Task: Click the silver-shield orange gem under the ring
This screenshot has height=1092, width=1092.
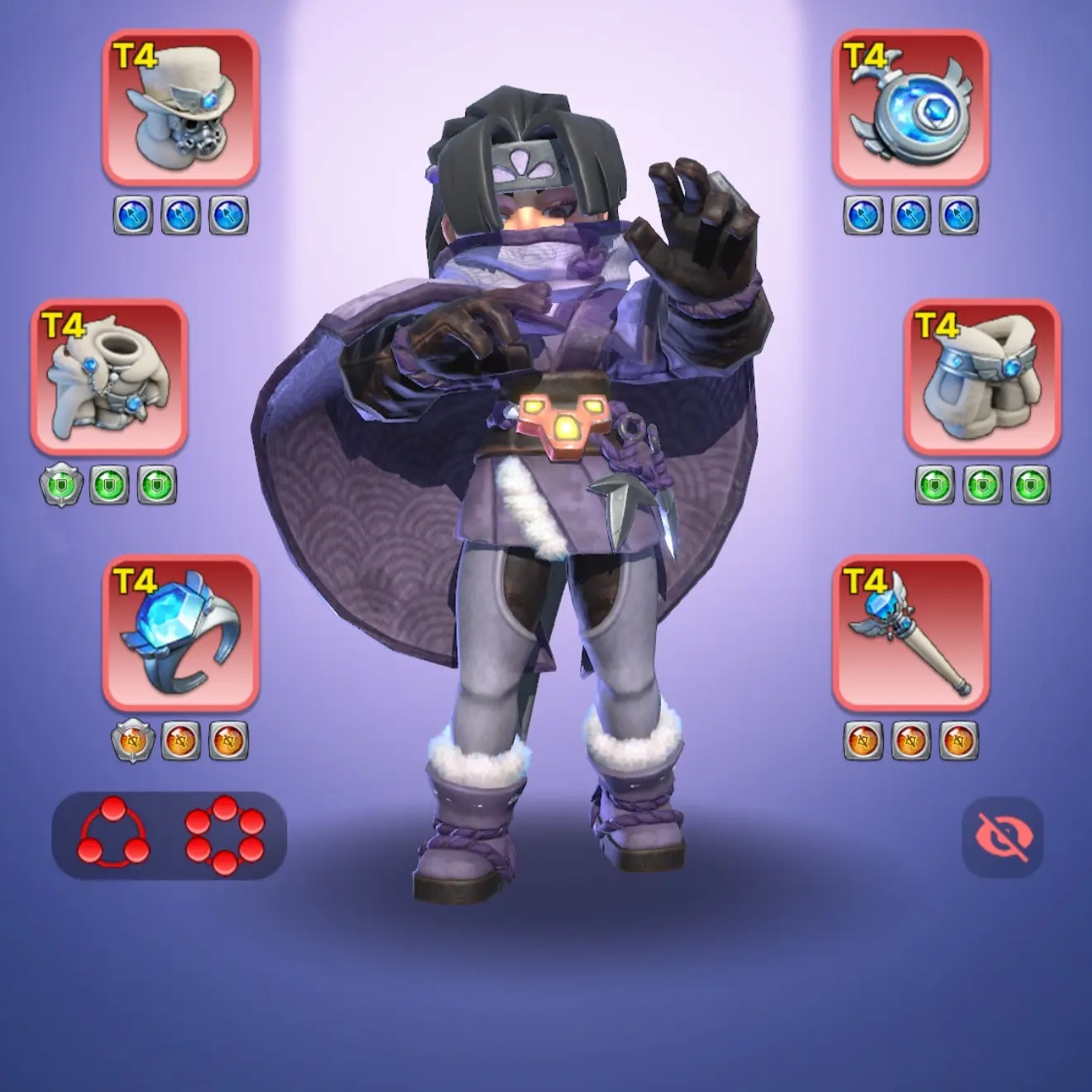Action: tap(132, 740)
